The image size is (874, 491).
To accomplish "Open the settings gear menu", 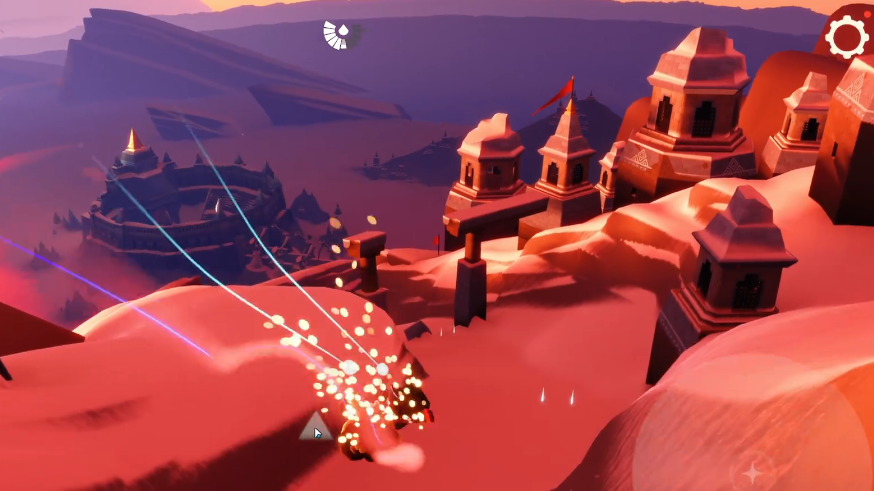I will point(846,38).
